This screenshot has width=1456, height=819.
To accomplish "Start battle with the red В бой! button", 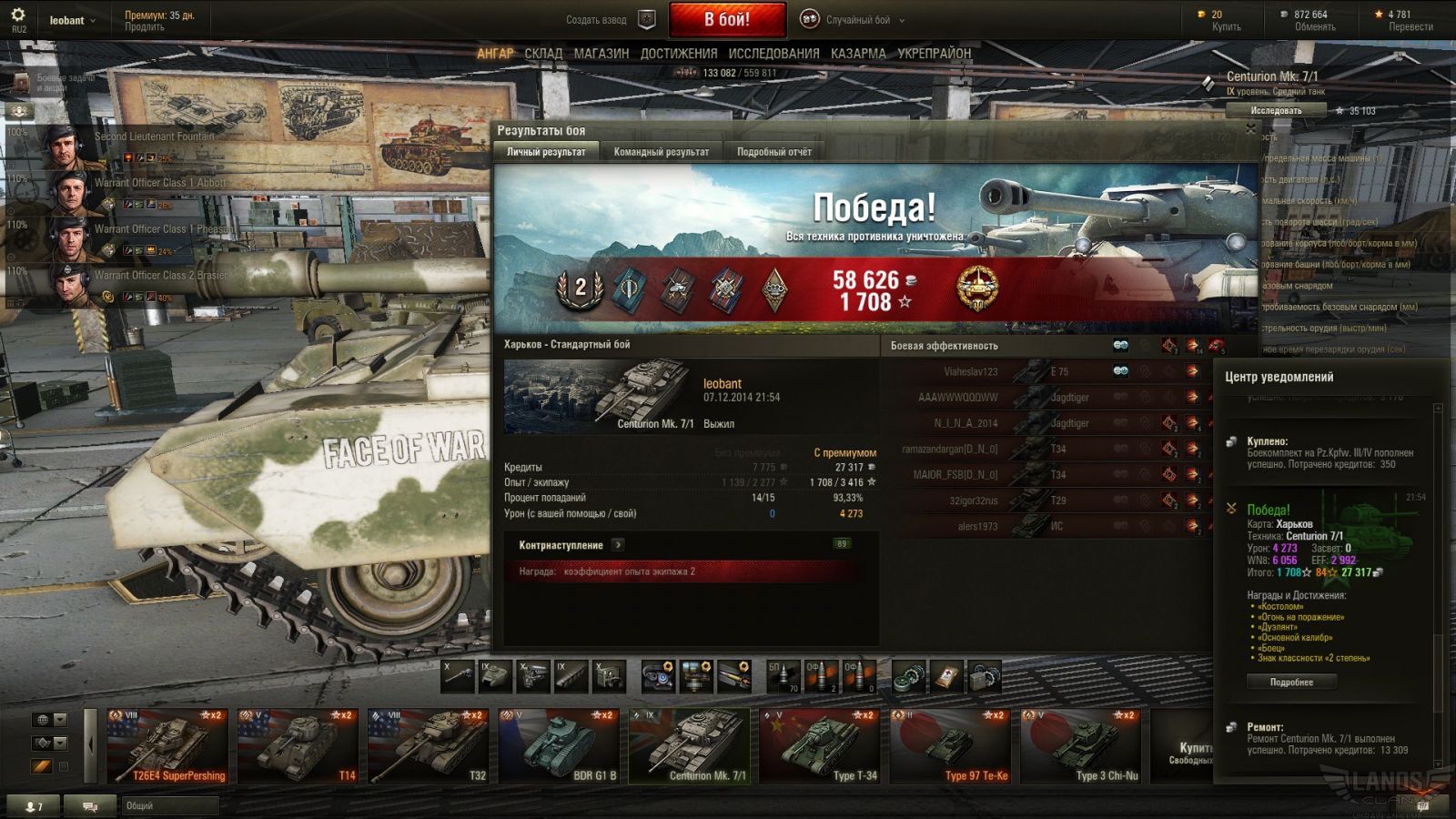I will 727,19.
